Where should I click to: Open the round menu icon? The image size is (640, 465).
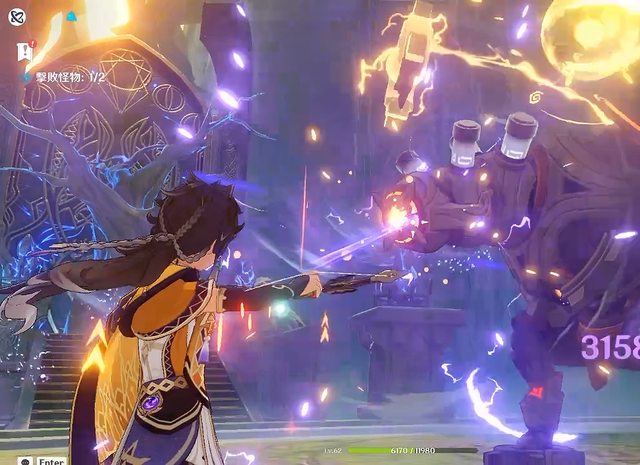click(17, 17)
